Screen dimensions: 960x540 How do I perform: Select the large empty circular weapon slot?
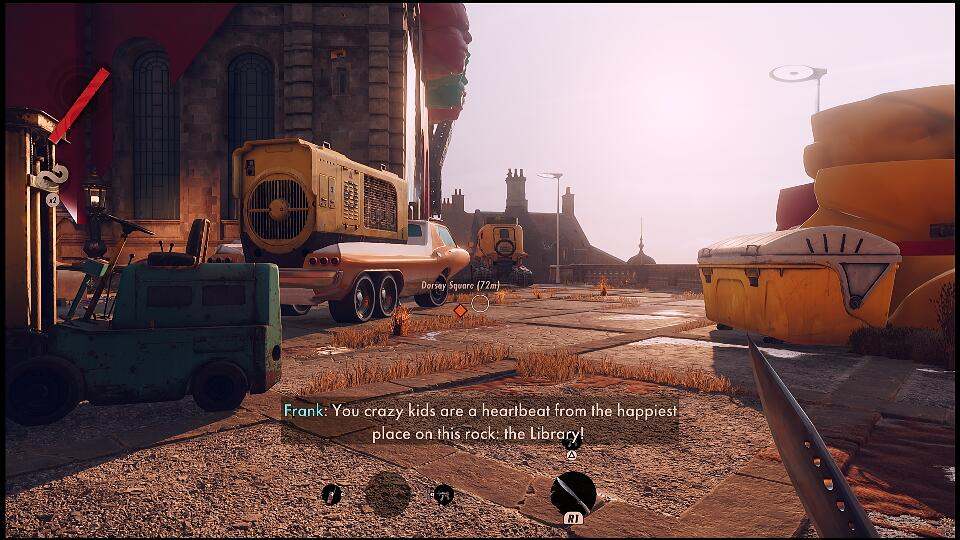388,494
